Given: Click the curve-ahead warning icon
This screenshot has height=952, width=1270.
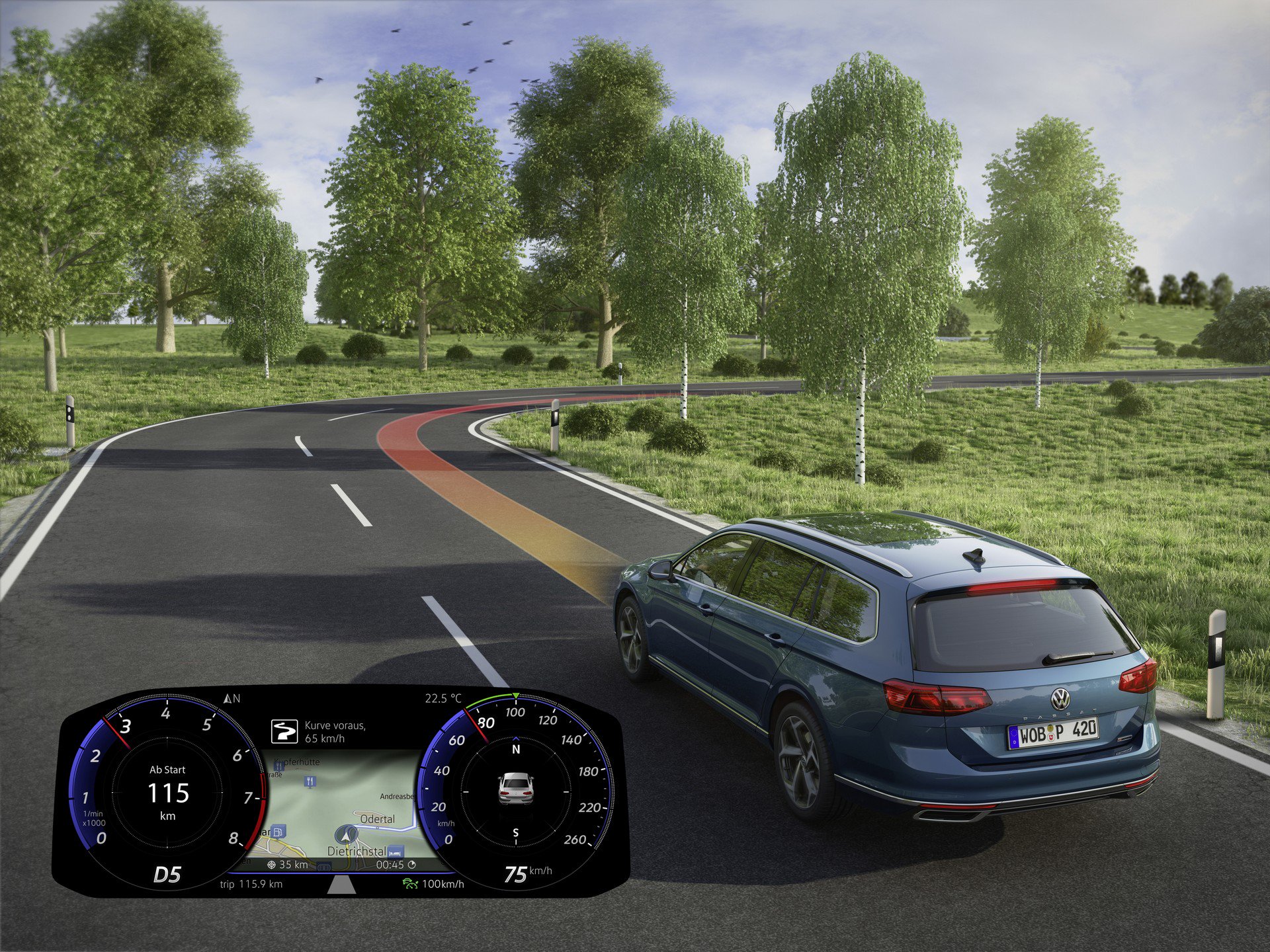Looking at the screenshot, I should 284,732.
